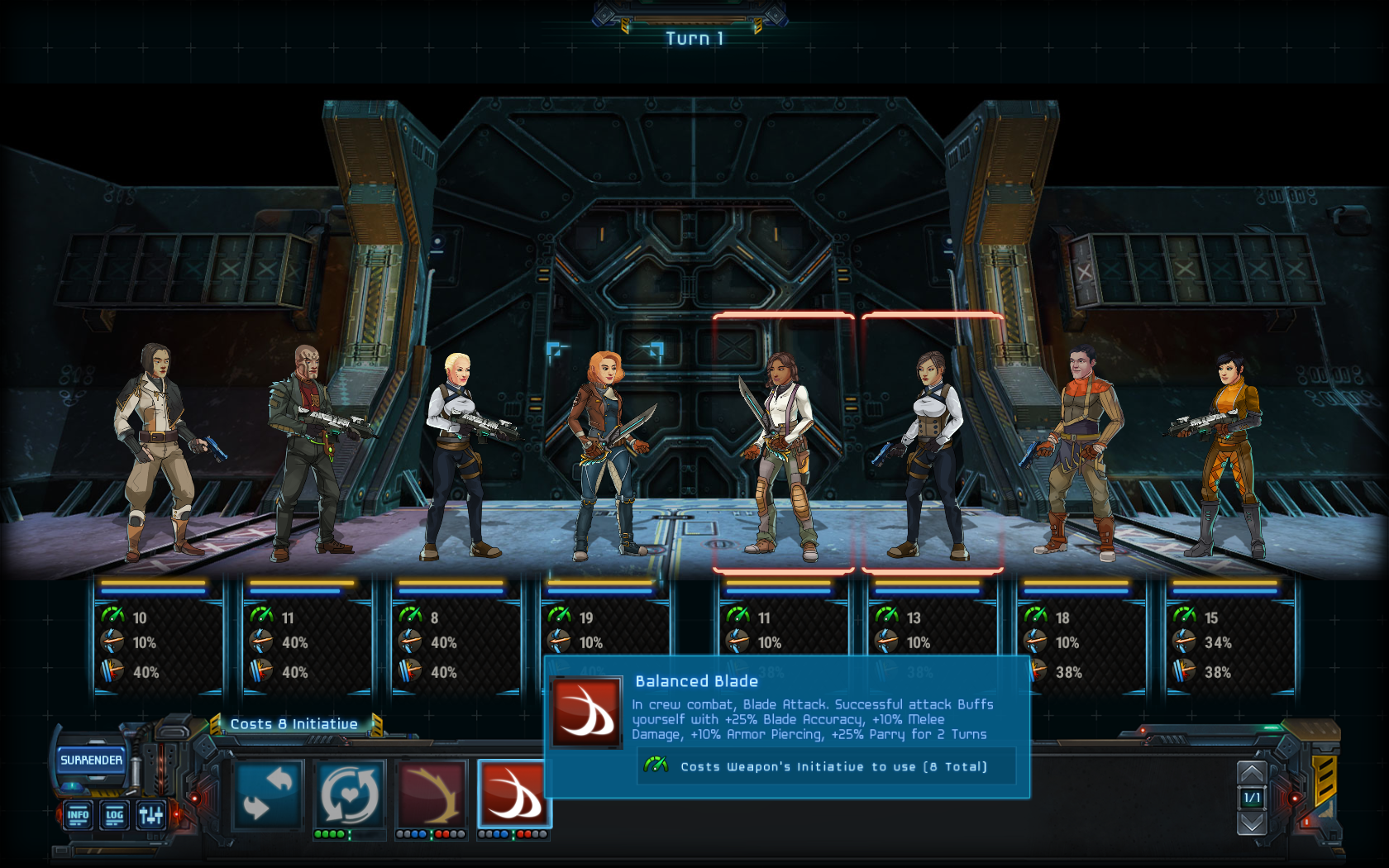Open the options sliders button
This screenshot has width=1389, height=868.
(151, 816)
